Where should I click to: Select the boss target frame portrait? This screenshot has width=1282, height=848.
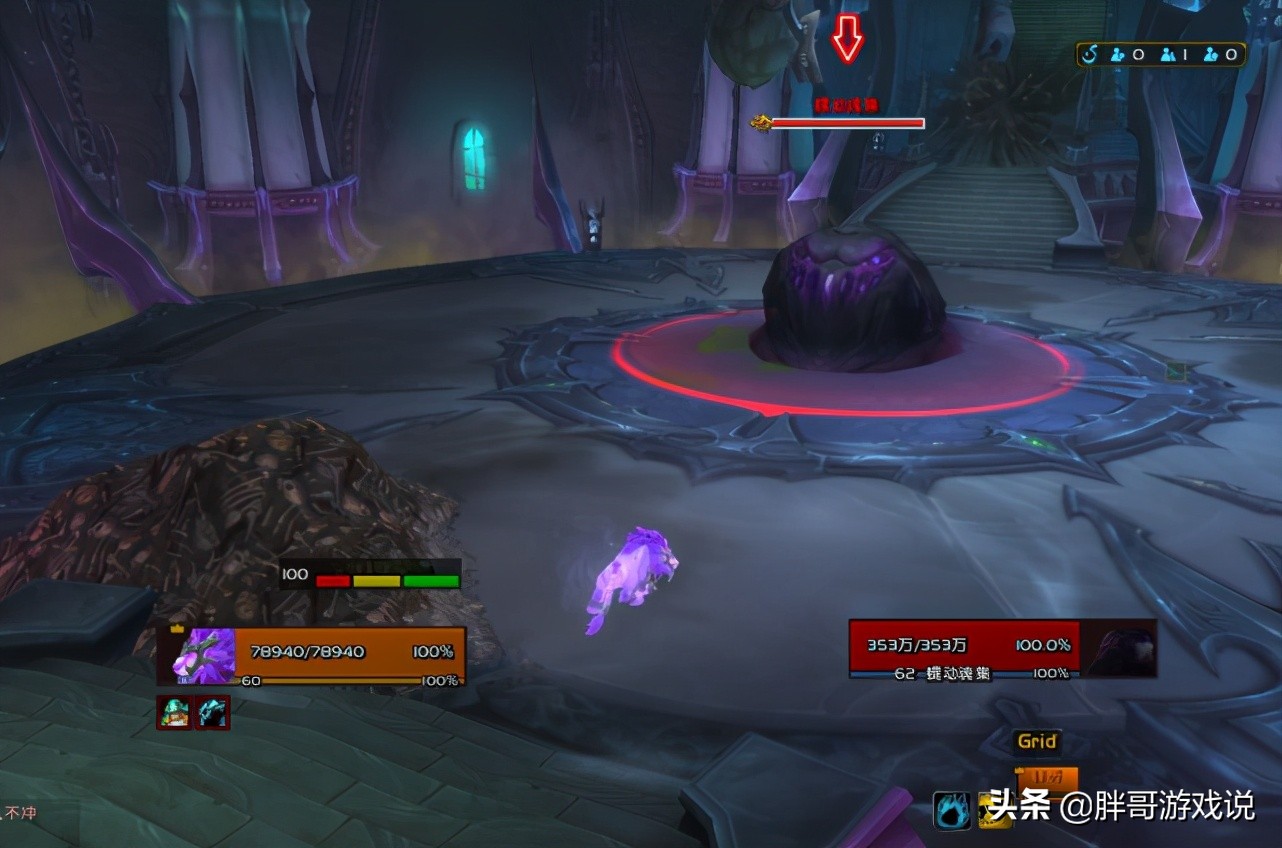[1119, 649]
